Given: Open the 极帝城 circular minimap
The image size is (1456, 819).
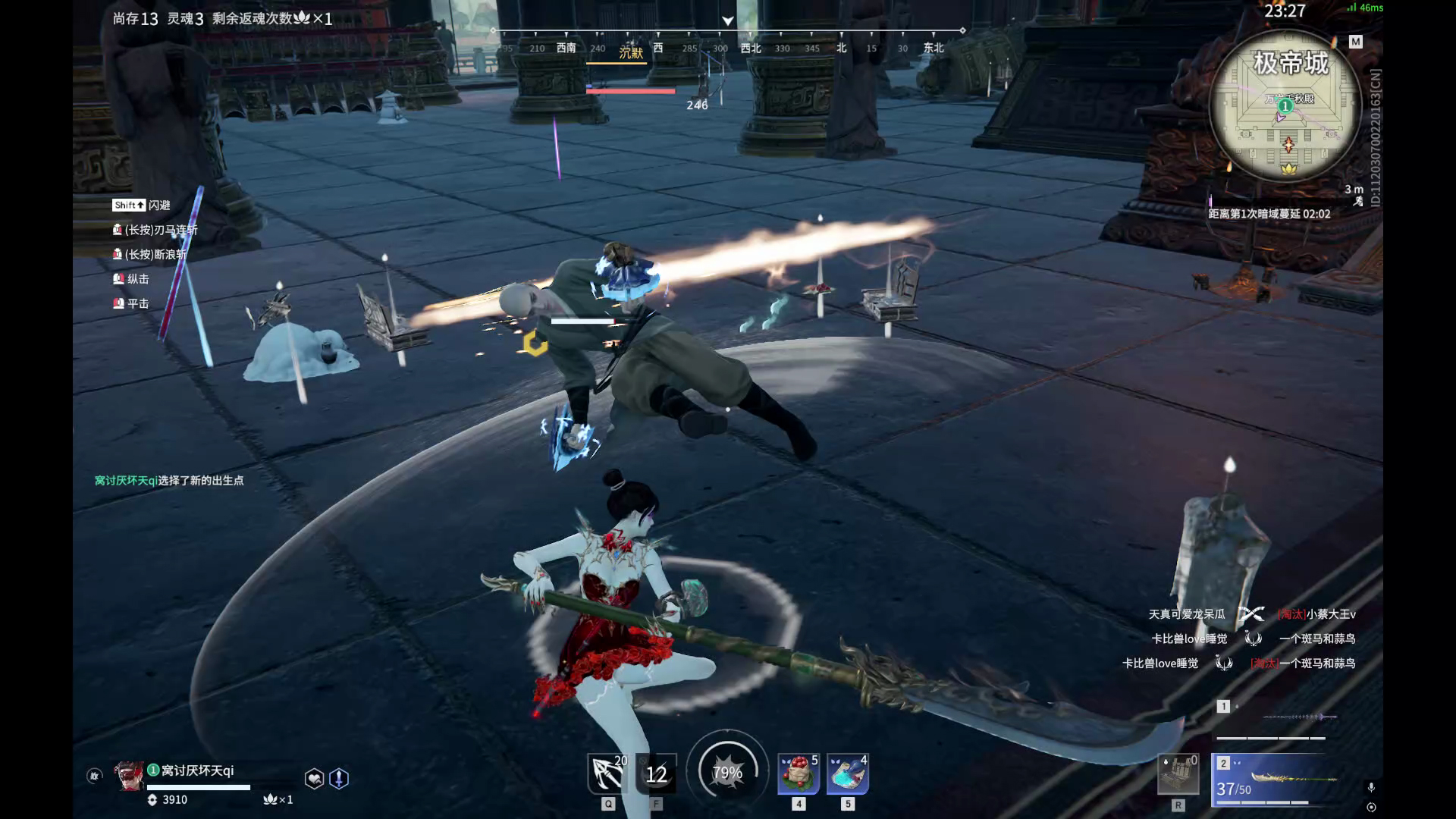Looking at the screenshot, I should click(1286, 106).
